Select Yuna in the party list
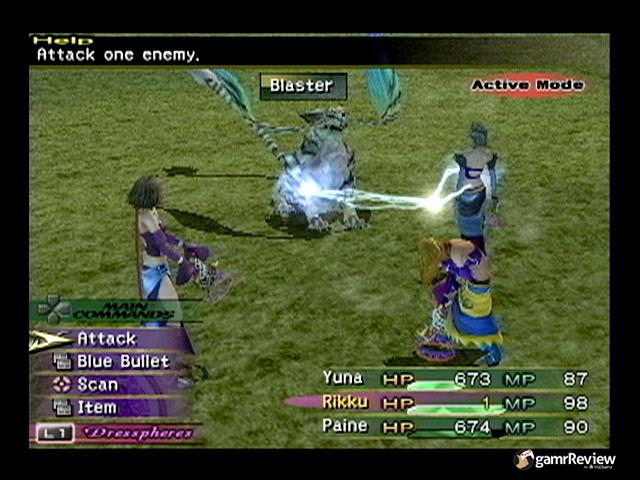The width and height of the screenshot is (640, 480). [x=342, y=378]
